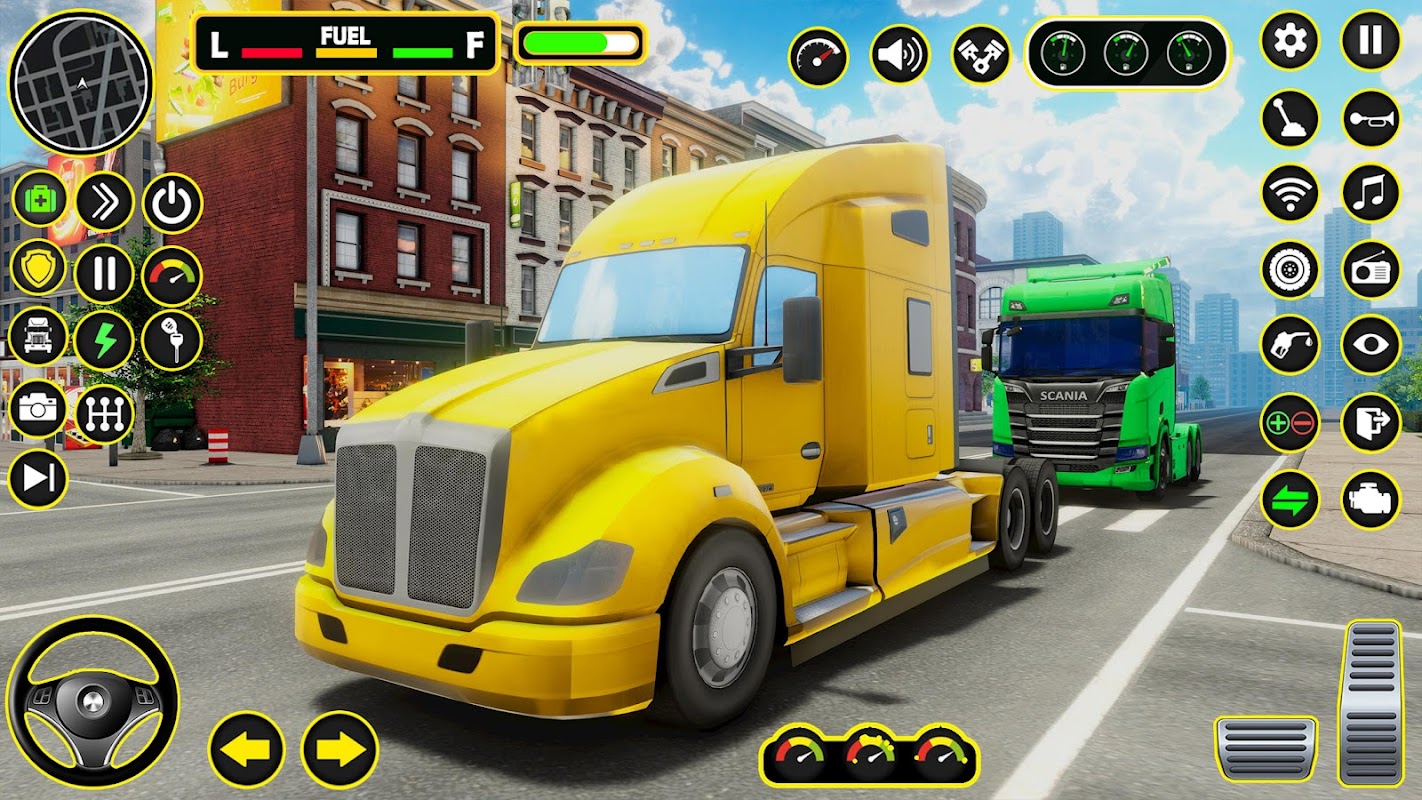Use the car key ignition icon
The width and height of the screenshot is (1422, 800).
point(172,341)
